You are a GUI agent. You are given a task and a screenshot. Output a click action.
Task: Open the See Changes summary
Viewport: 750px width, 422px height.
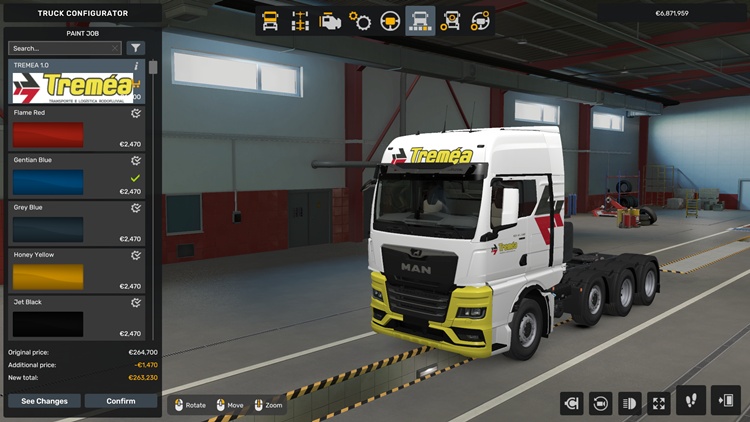(44, 401)
